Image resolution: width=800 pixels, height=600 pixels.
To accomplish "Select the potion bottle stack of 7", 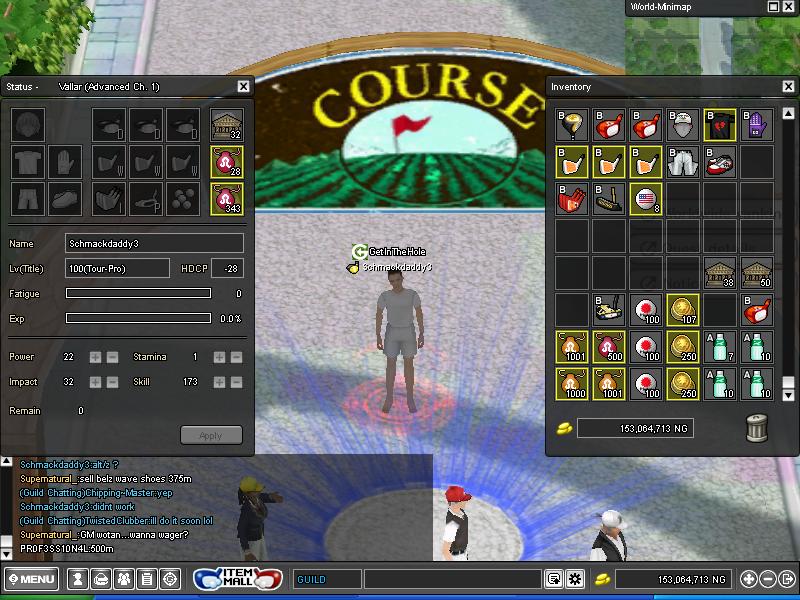I will click(x=720, y=347).
